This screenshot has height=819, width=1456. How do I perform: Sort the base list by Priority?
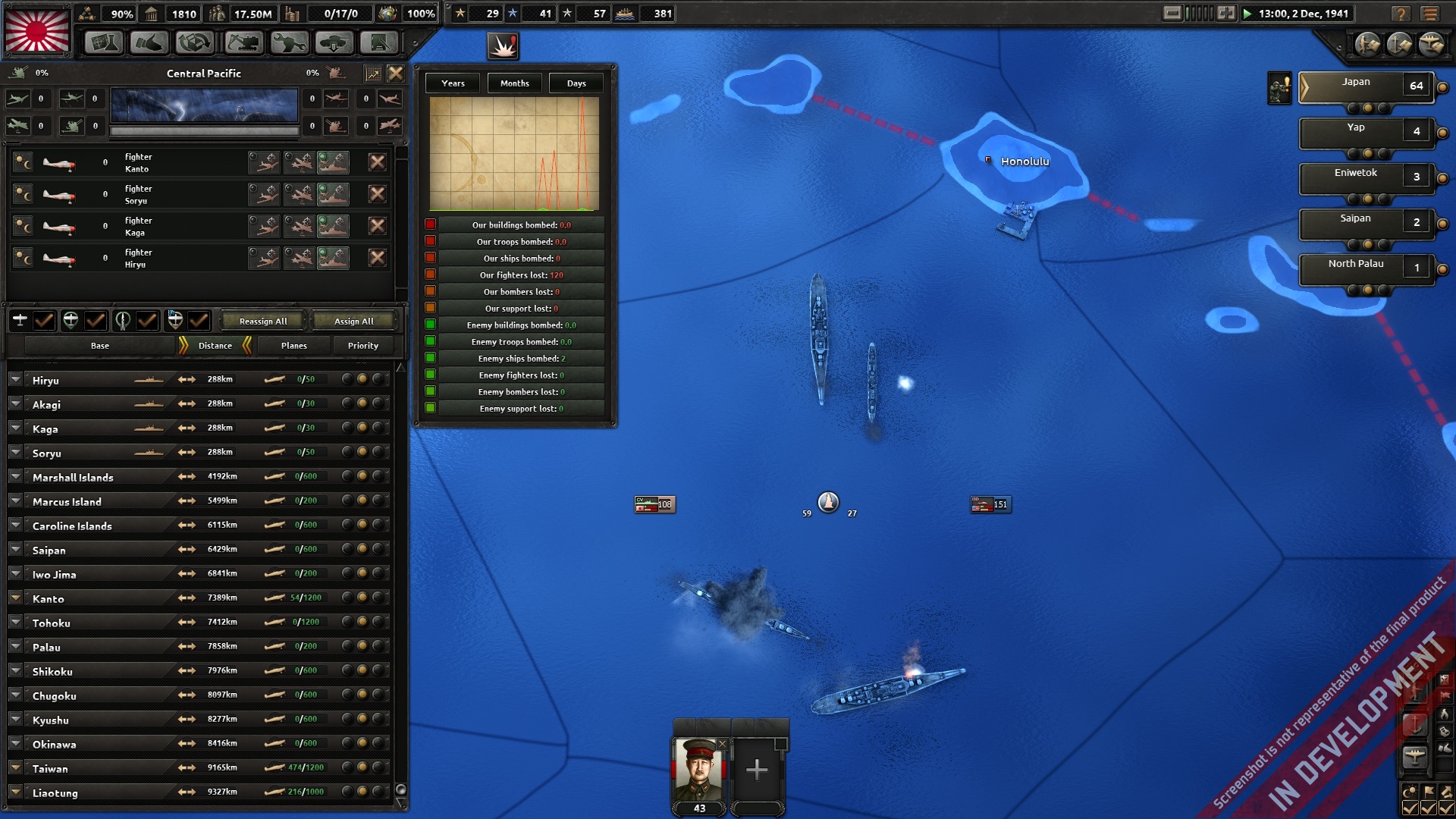coord(362,346)
